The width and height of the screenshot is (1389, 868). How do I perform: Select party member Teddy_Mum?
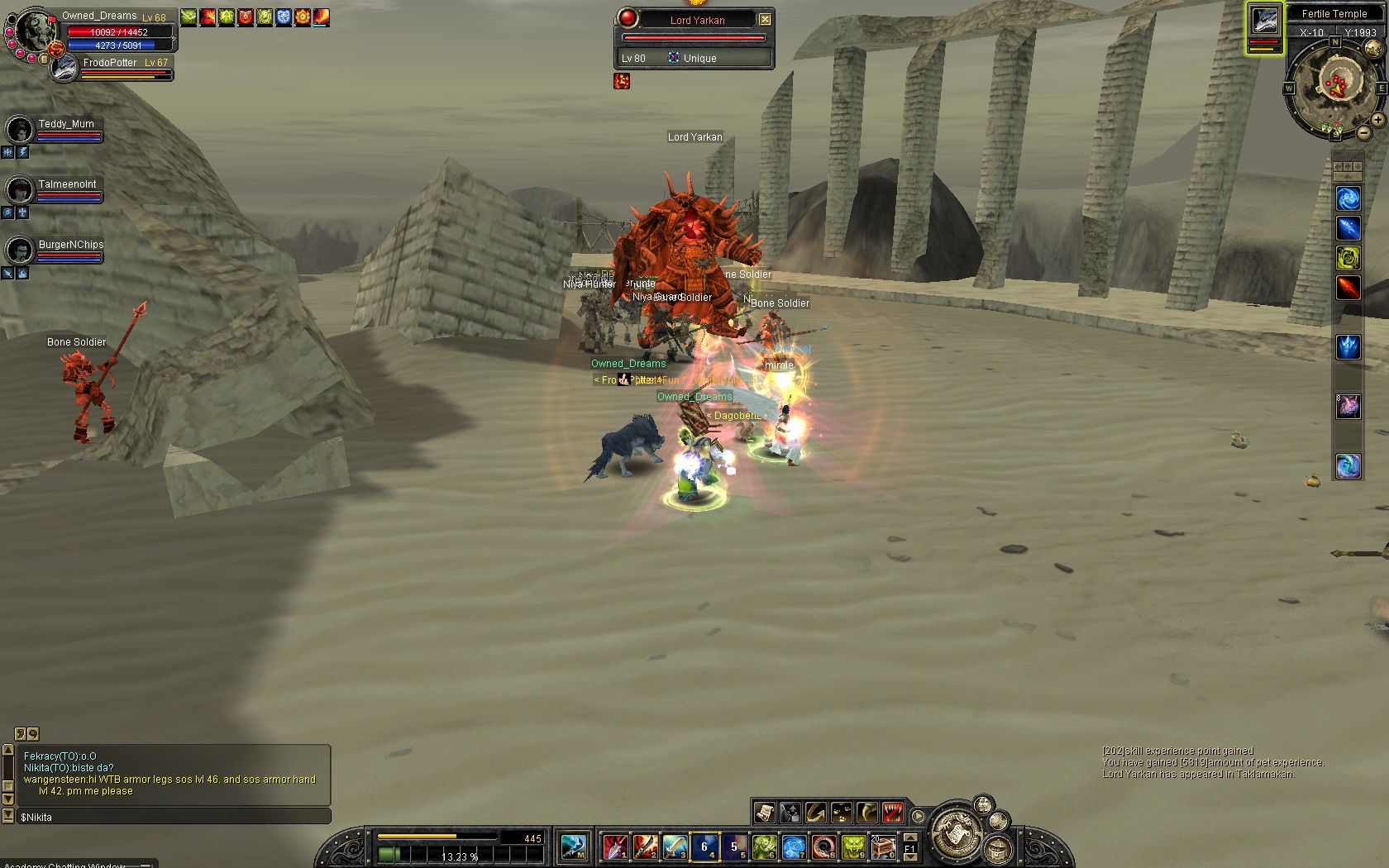point(20,130)
